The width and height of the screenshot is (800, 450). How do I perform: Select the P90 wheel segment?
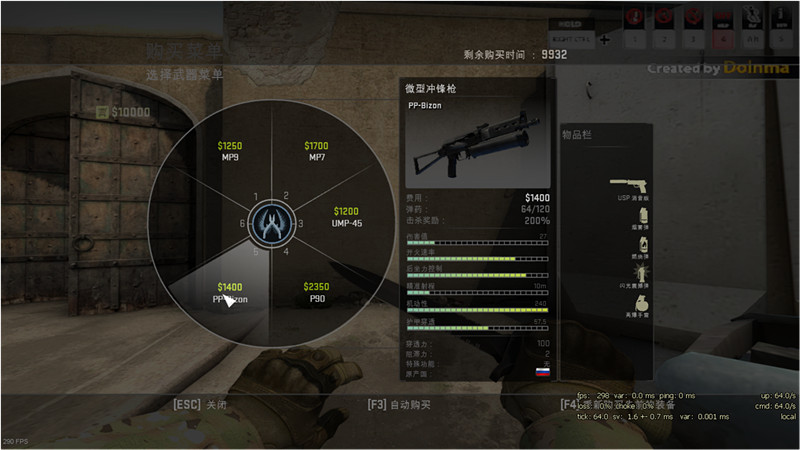point(316,292)
